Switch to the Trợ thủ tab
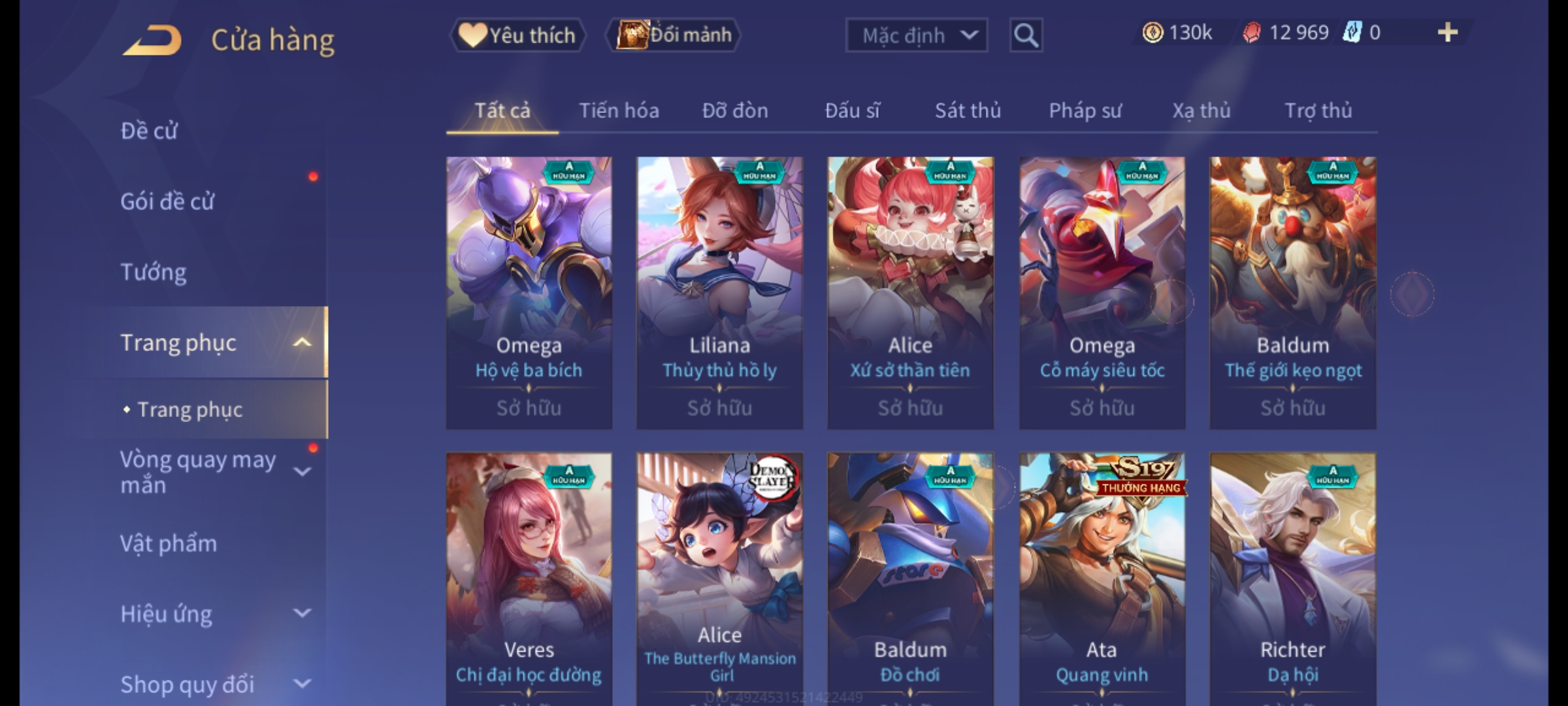The height and width of the screenshot is (706, 1568). click(1318, 110)
